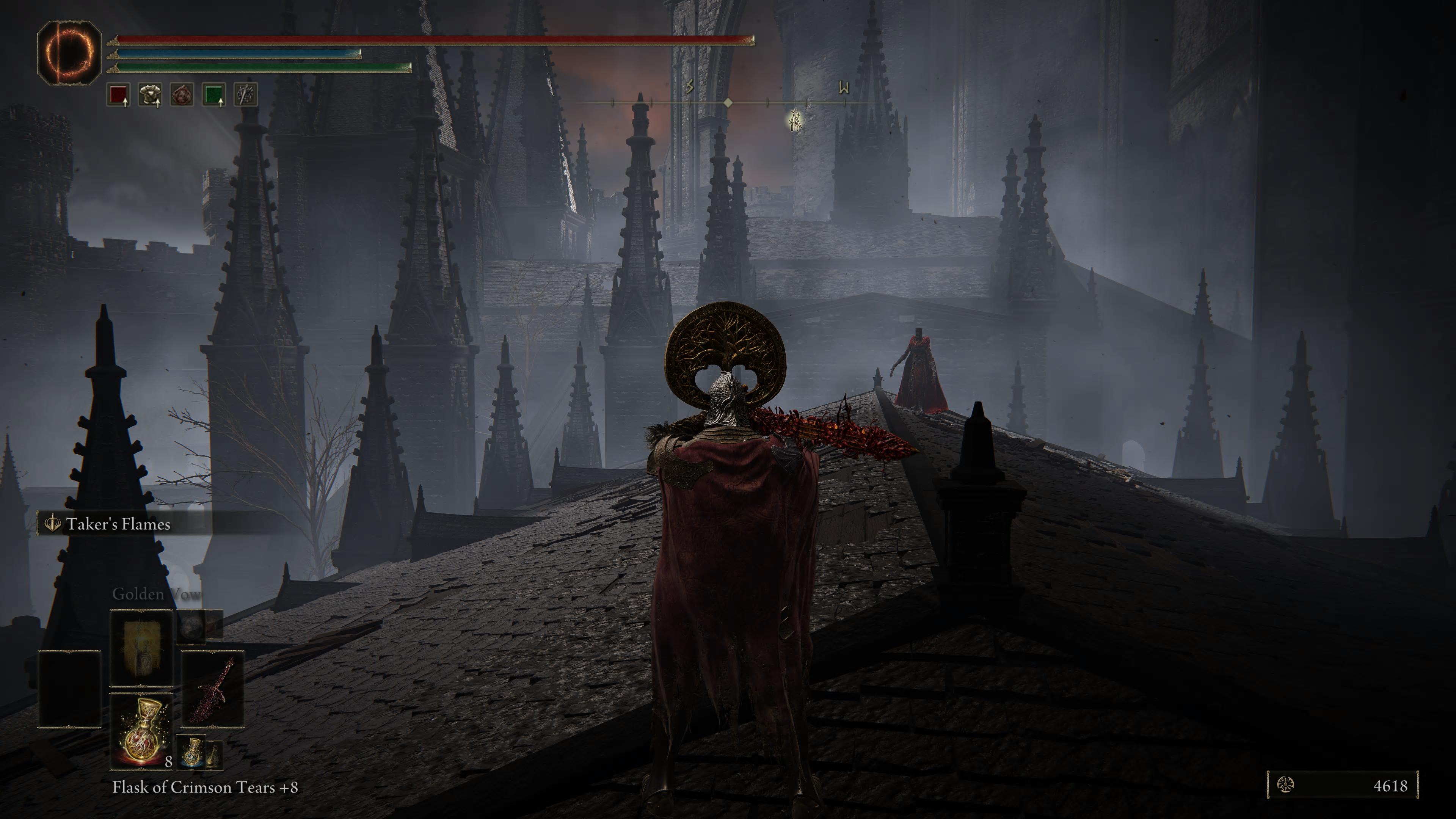Select the S marker on the compass bar
Screen dimensions: 1456x819
click(690, 86)
